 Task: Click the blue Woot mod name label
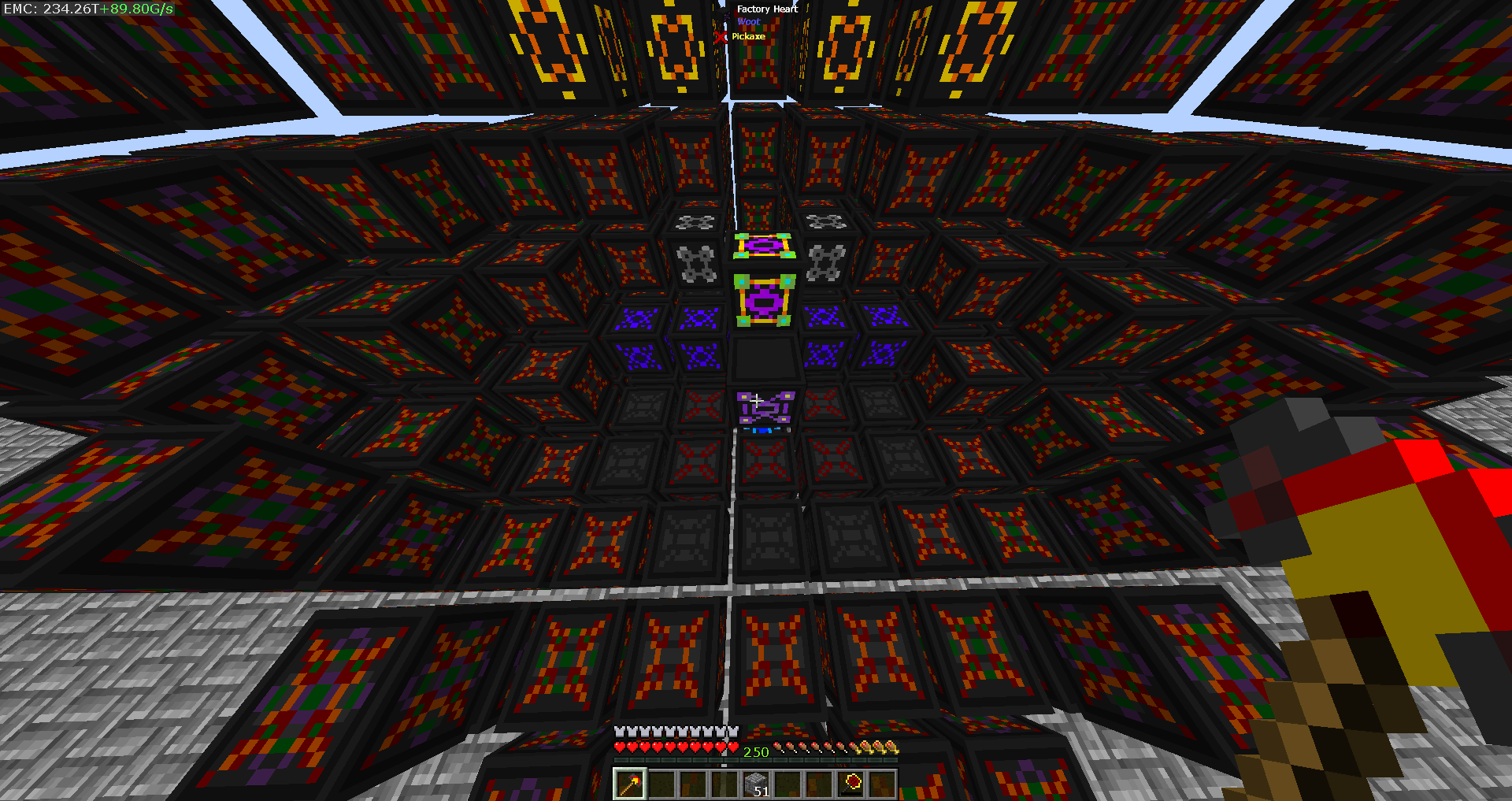748,22
